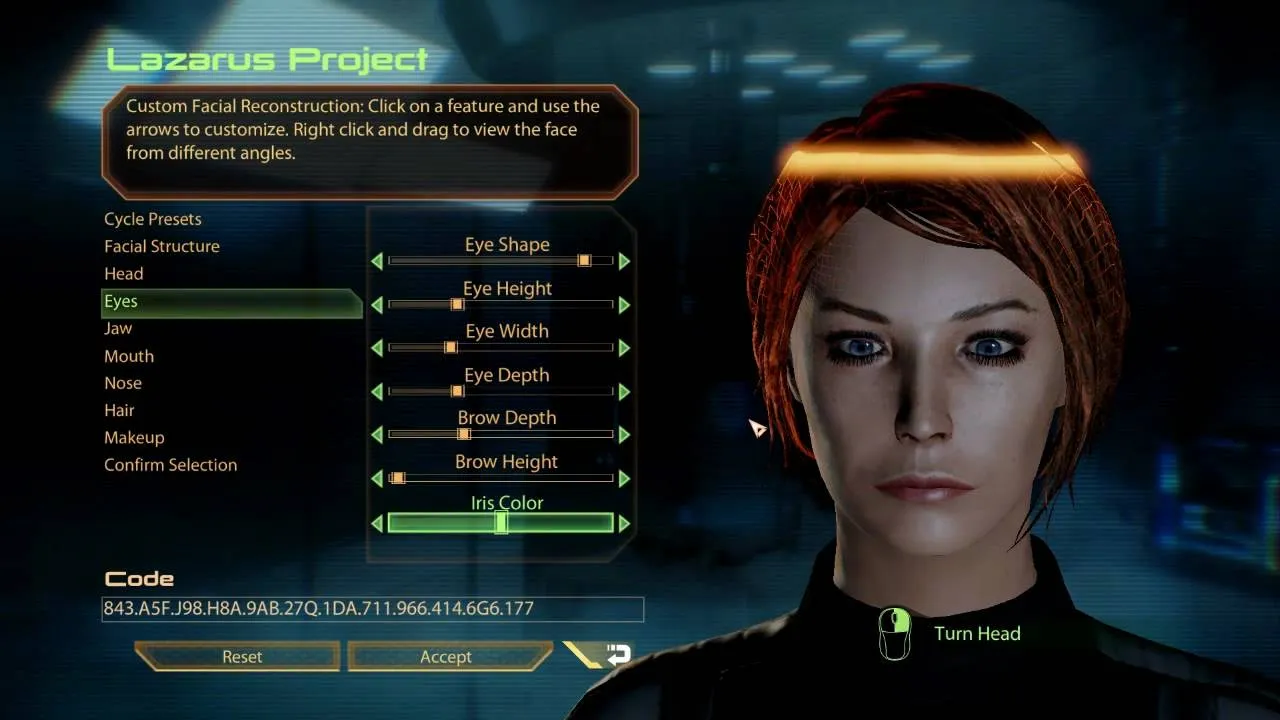Choose the Nose category
Image resolution: width=1280 pixels, height=720 pixels.
coord(123,383)
